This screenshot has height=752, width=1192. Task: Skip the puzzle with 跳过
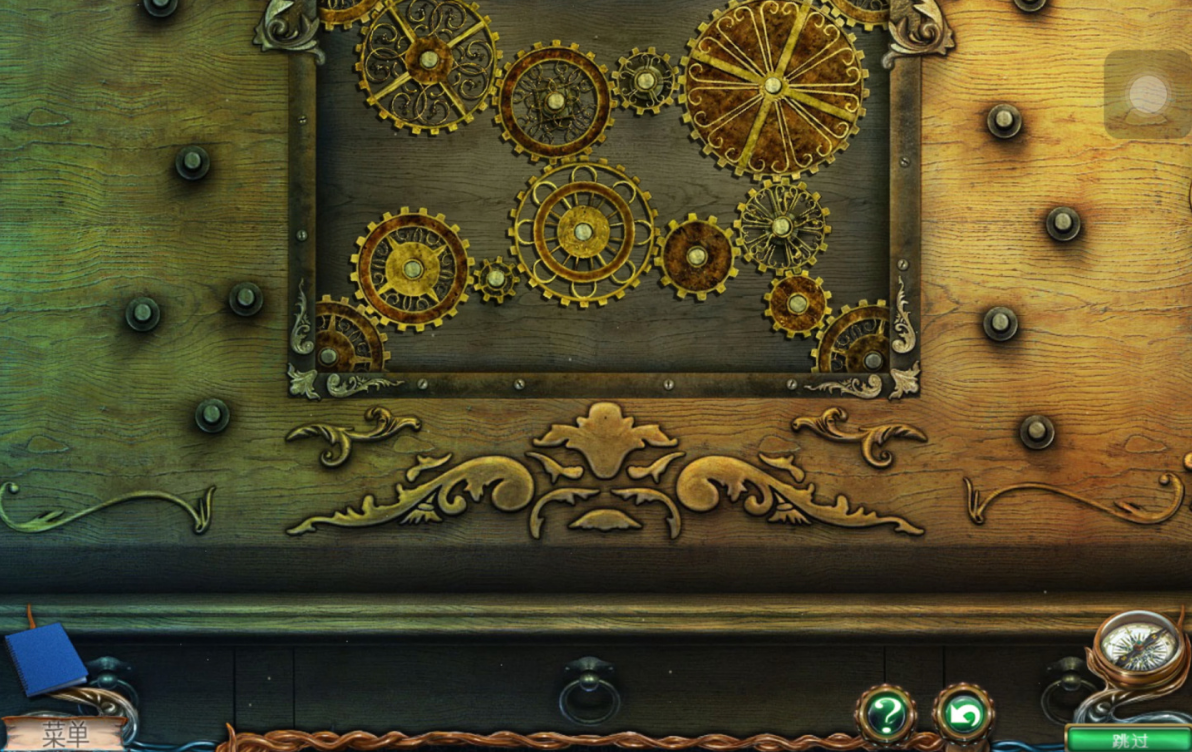pyautogui.click(x=1128, y=740)
